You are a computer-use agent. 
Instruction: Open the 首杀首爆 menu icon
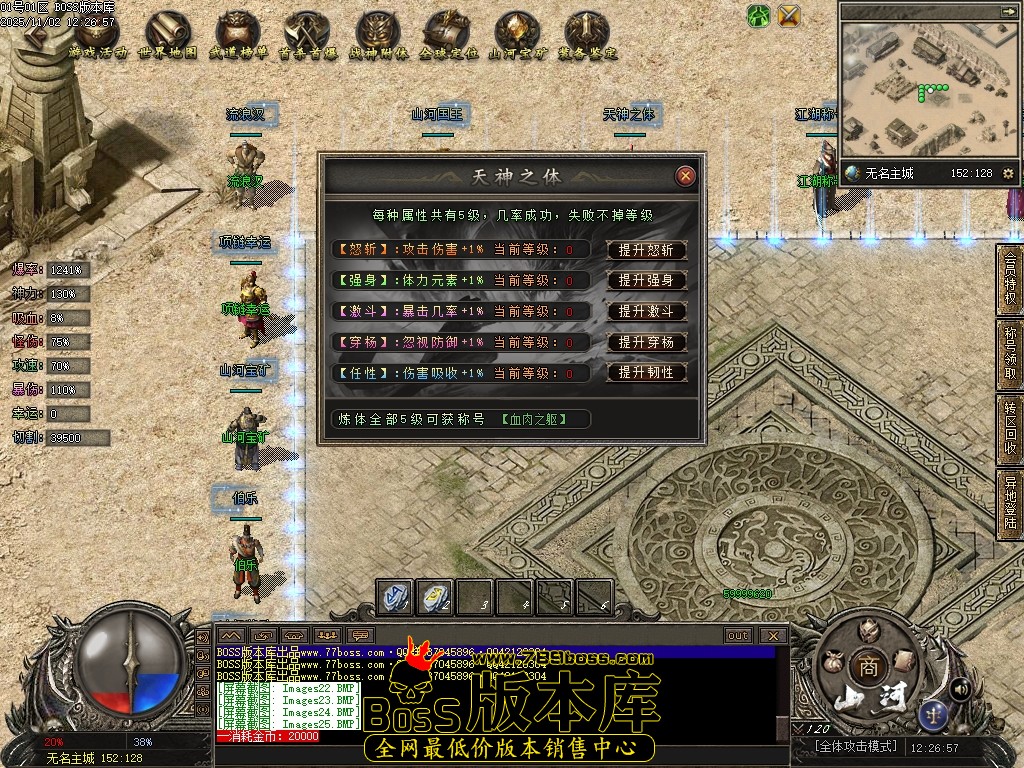[x=307, y=35]
